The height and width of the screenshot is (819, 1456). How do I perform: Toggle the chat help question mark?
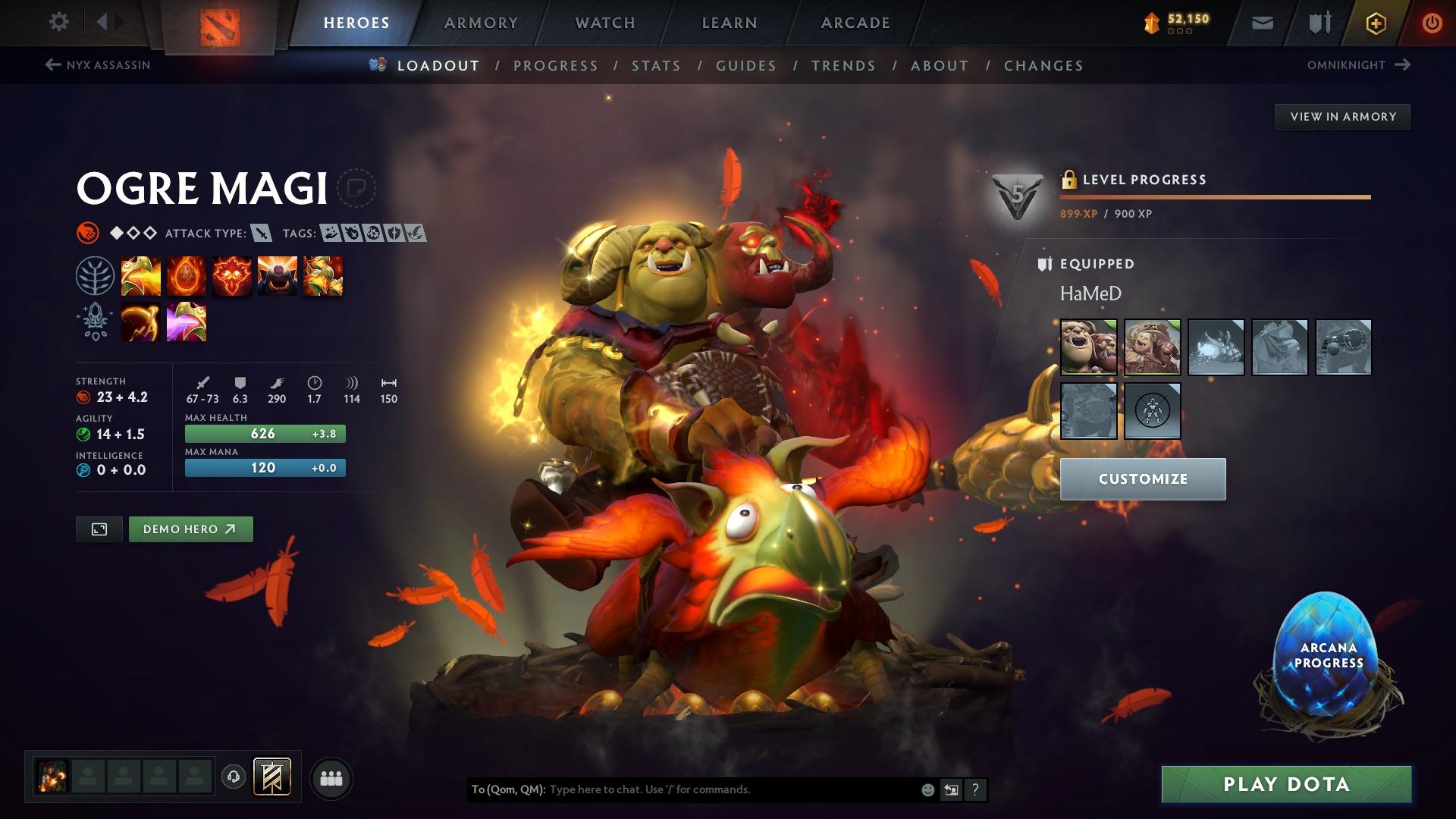pyautogui.click(x=975, y=789)
